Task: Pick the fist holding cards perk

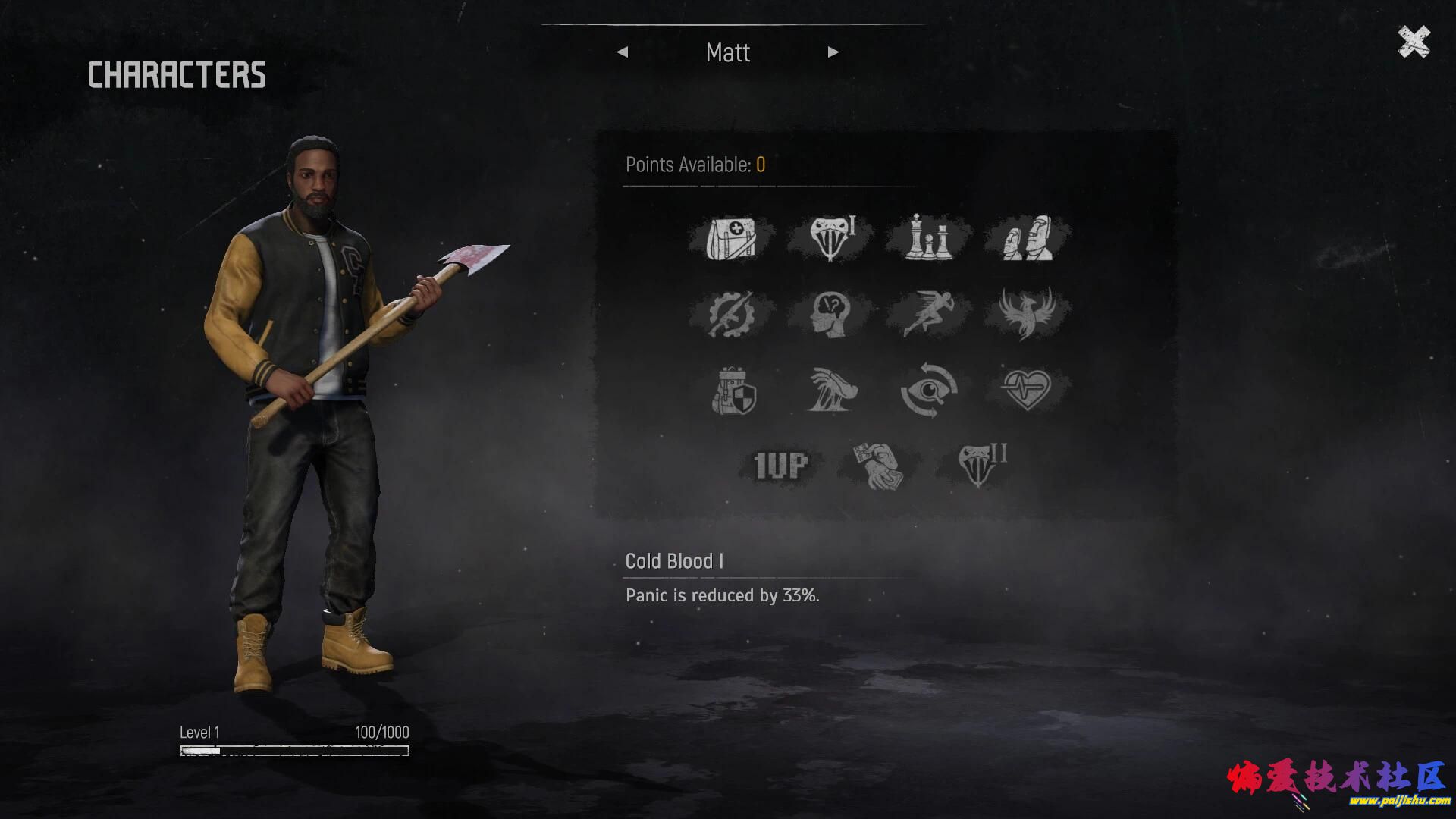Action: pos(879,466)
